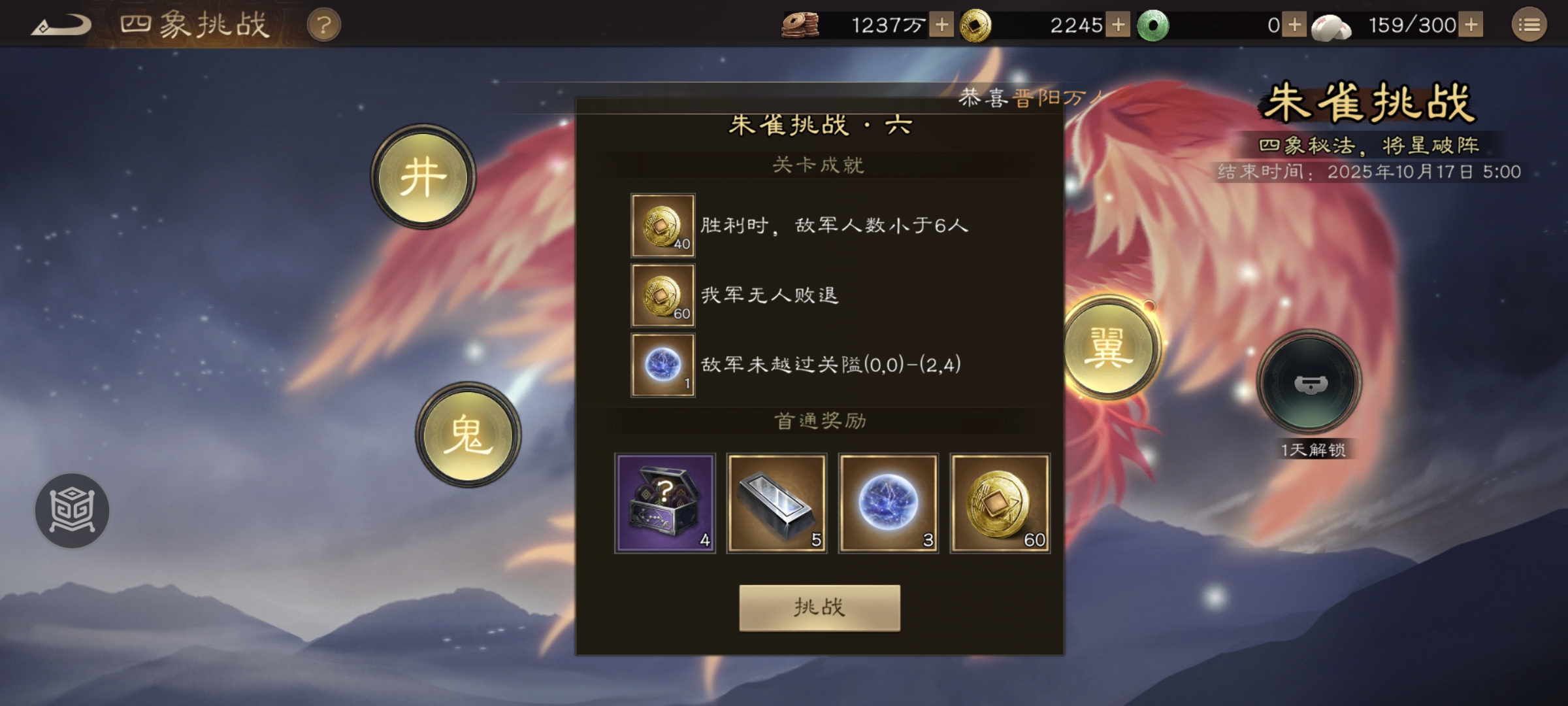This screenshot has height=706, width=1568.
Task: Tap the copper coins currency icon
Action: coord(800,24)
